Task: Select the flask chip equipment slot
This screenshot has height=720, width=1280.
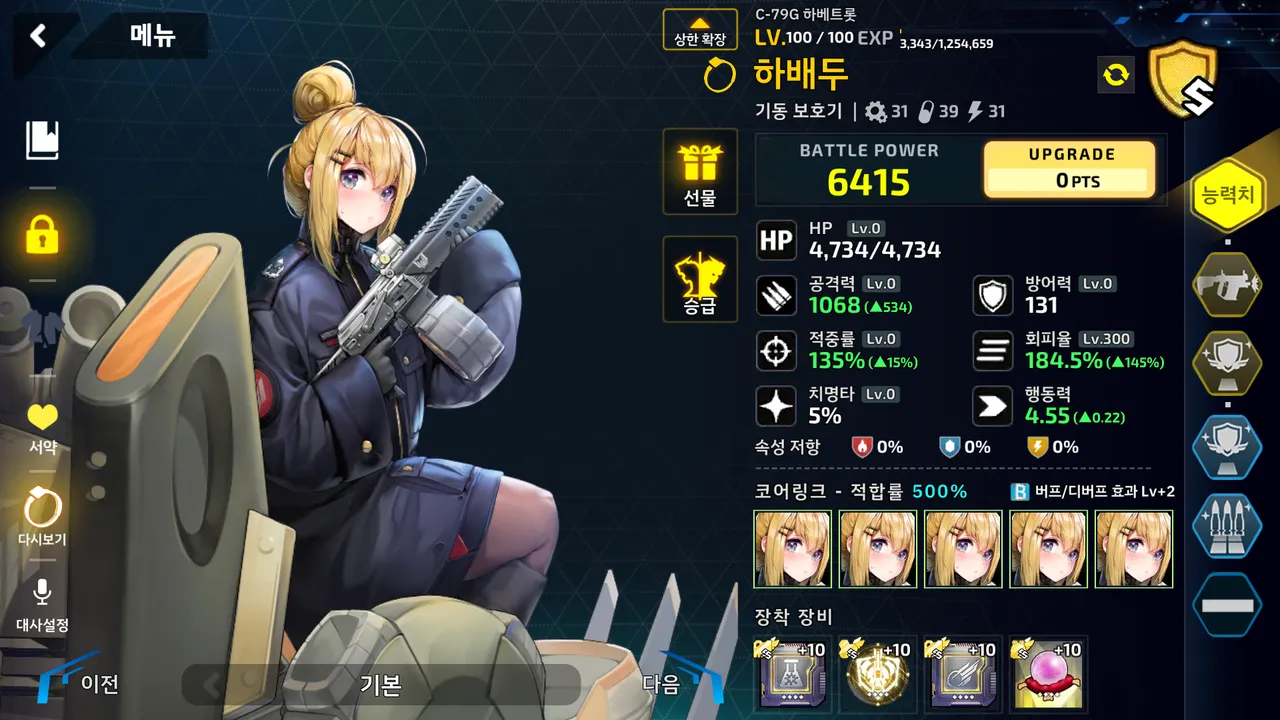Action: 792,675
